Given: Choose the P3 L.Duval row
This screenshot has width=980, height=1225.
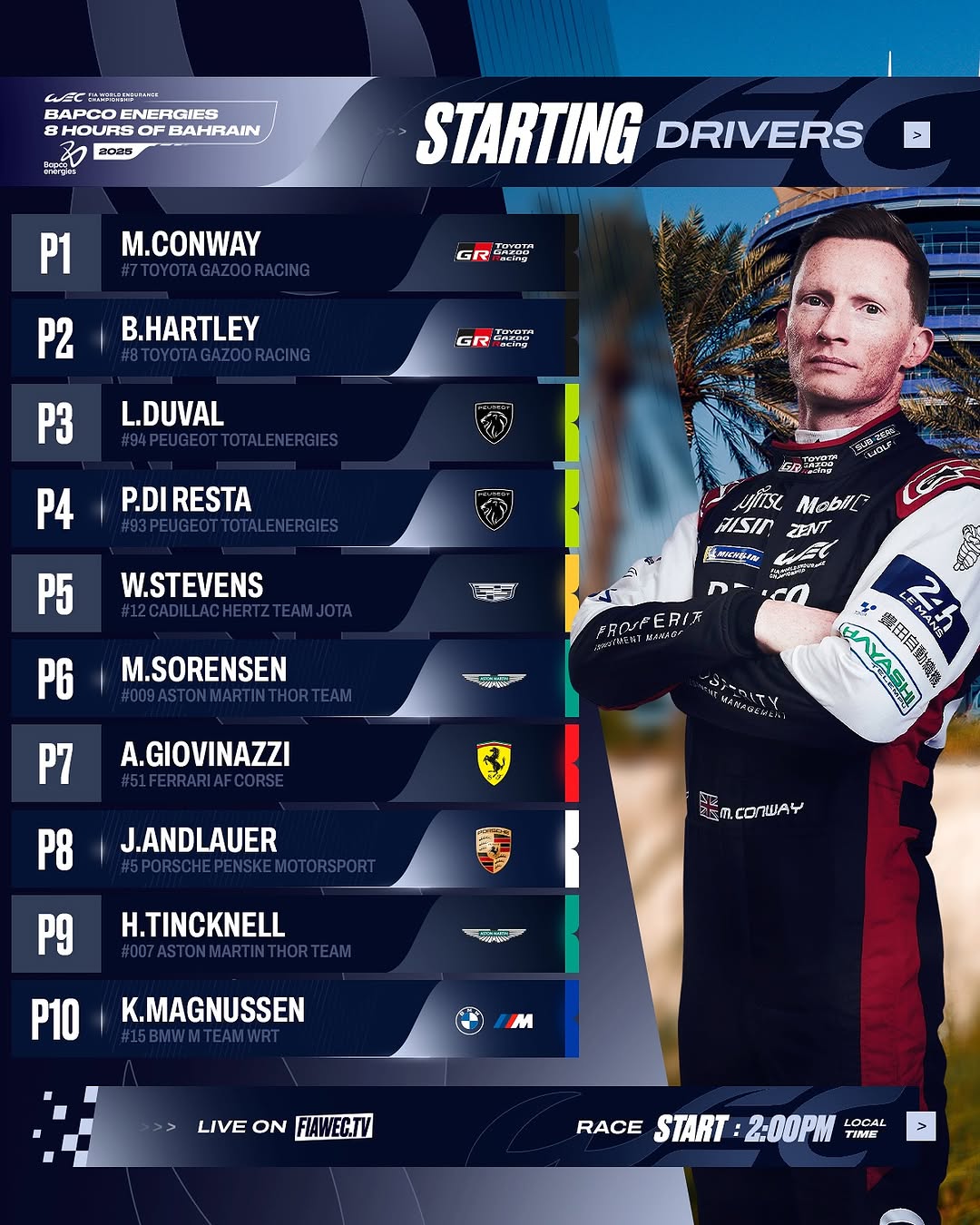Looking at the screenshot, I should [294, 424].
